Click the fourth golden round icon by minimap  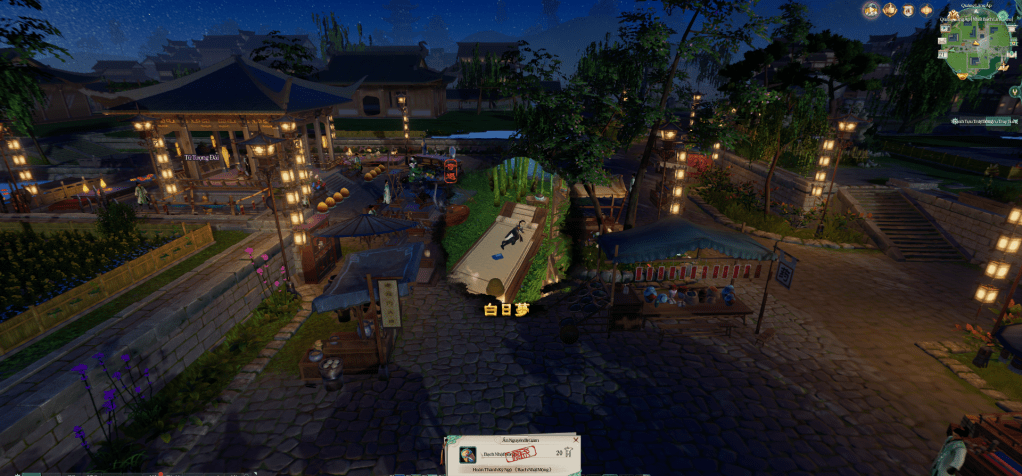(x=927, y=10)
